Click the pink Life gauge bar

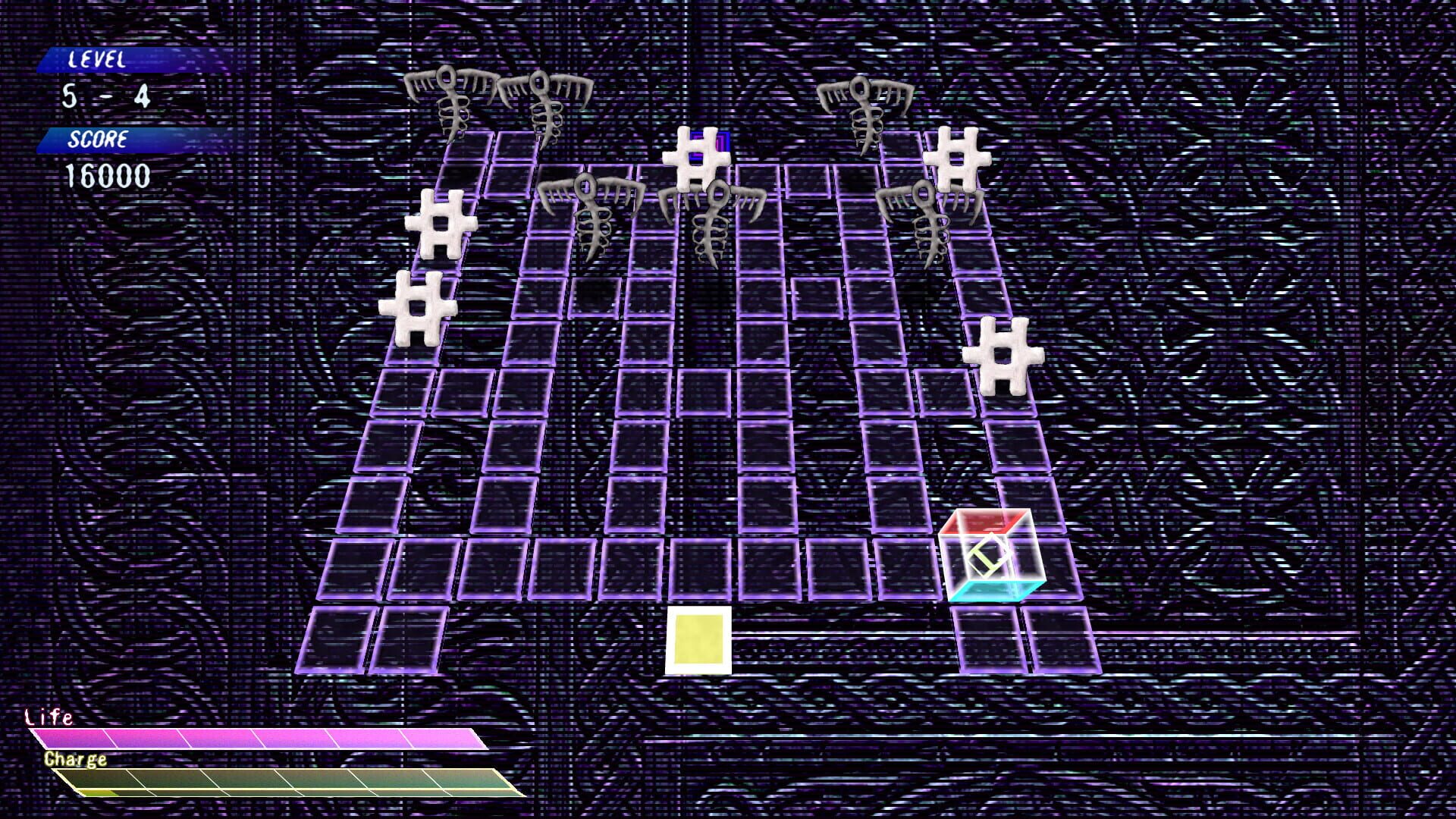point(258,737)
